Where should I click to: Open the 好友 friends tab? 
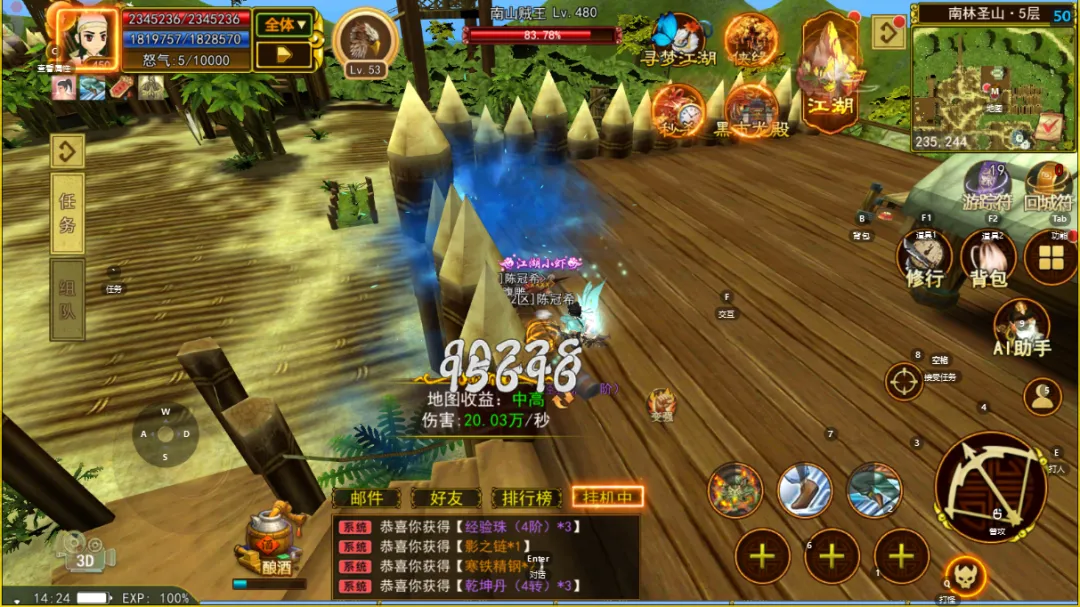(445, 497)
